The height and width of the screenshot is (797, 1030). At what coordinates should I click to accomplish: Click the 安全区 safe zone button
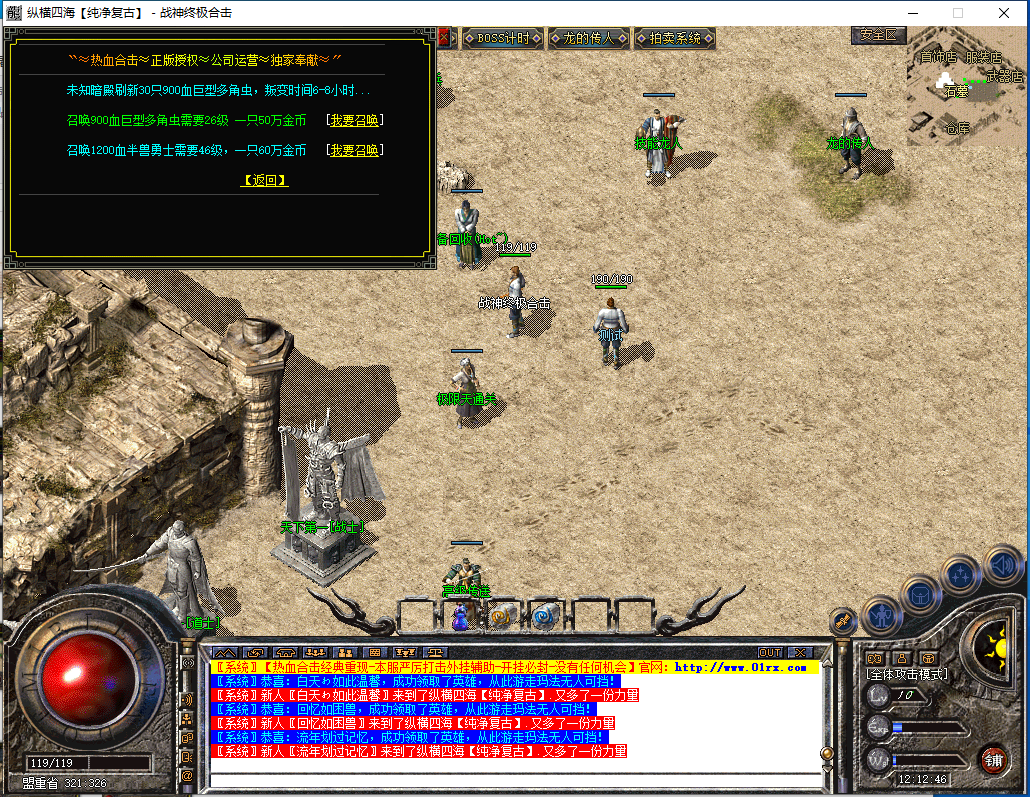pyautogui.click(x=878, y=35)
